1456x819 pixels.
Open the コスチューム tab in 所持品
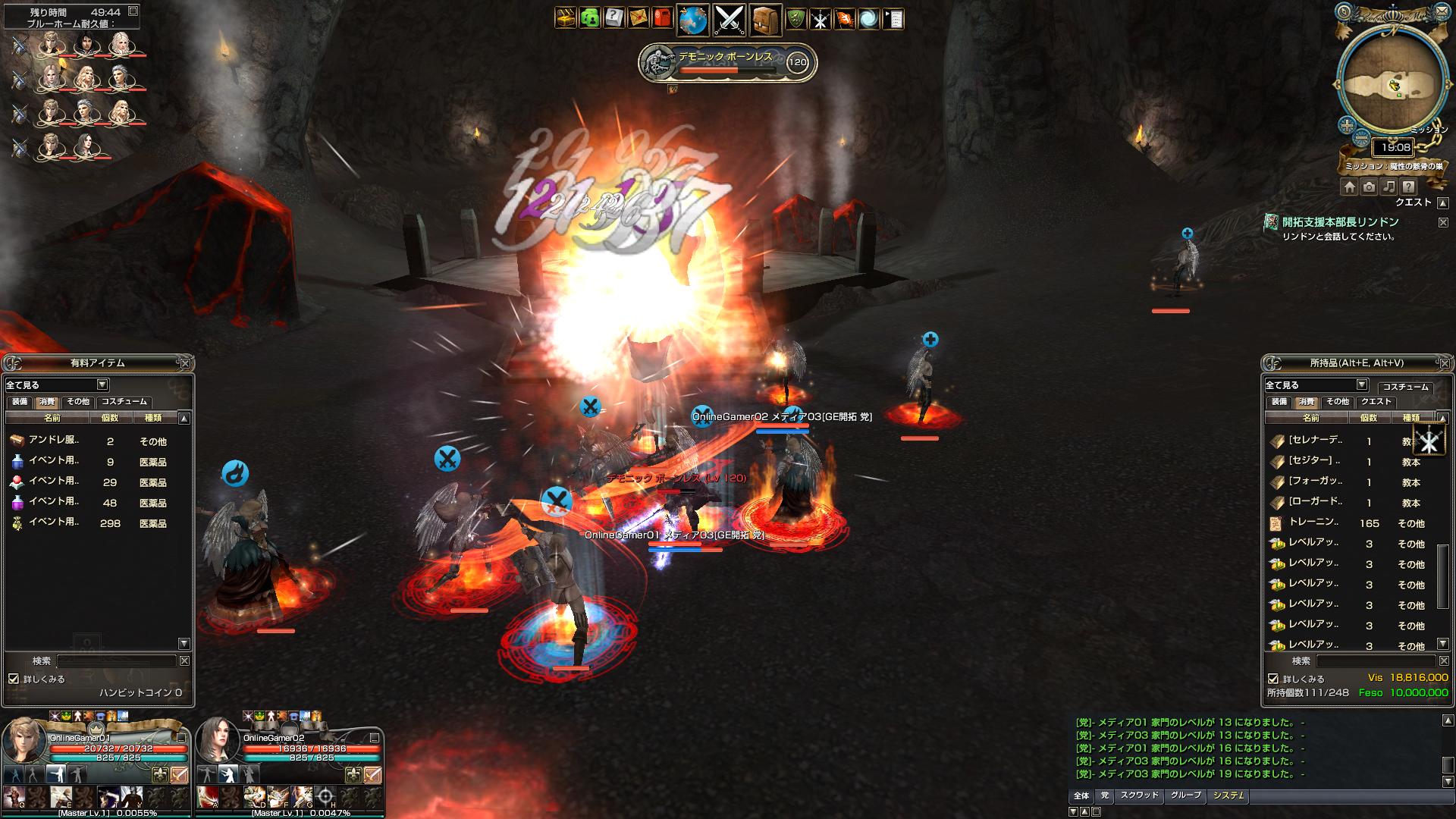(1405, 386)
